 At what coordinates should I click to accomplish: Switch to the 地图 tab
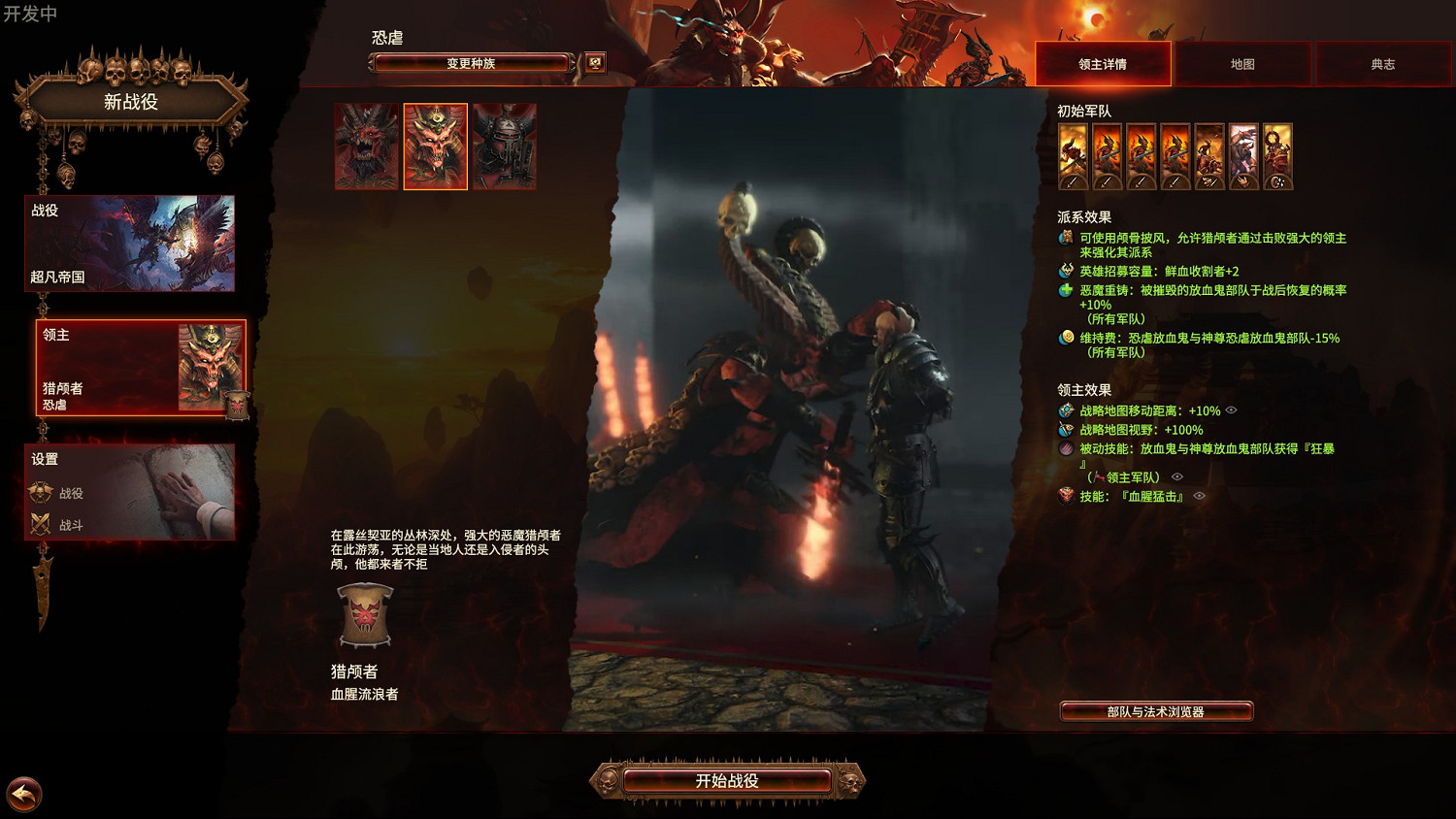(x=1243, y=64)
